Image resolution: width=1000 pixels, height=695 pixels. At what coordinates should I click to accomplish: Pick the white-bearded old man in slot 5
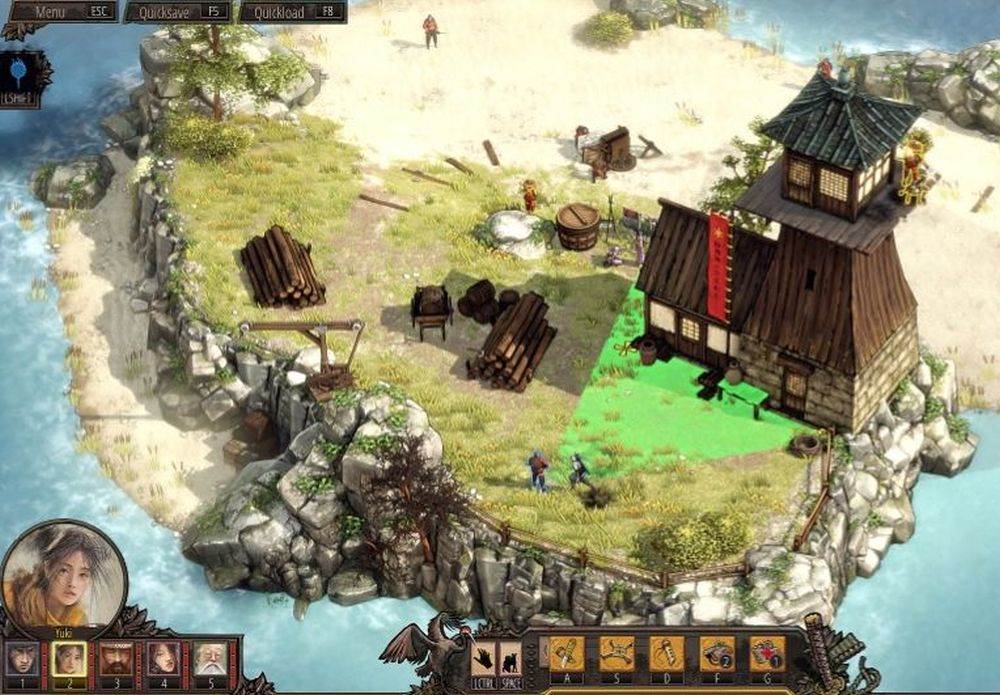[x=210, y=658]
